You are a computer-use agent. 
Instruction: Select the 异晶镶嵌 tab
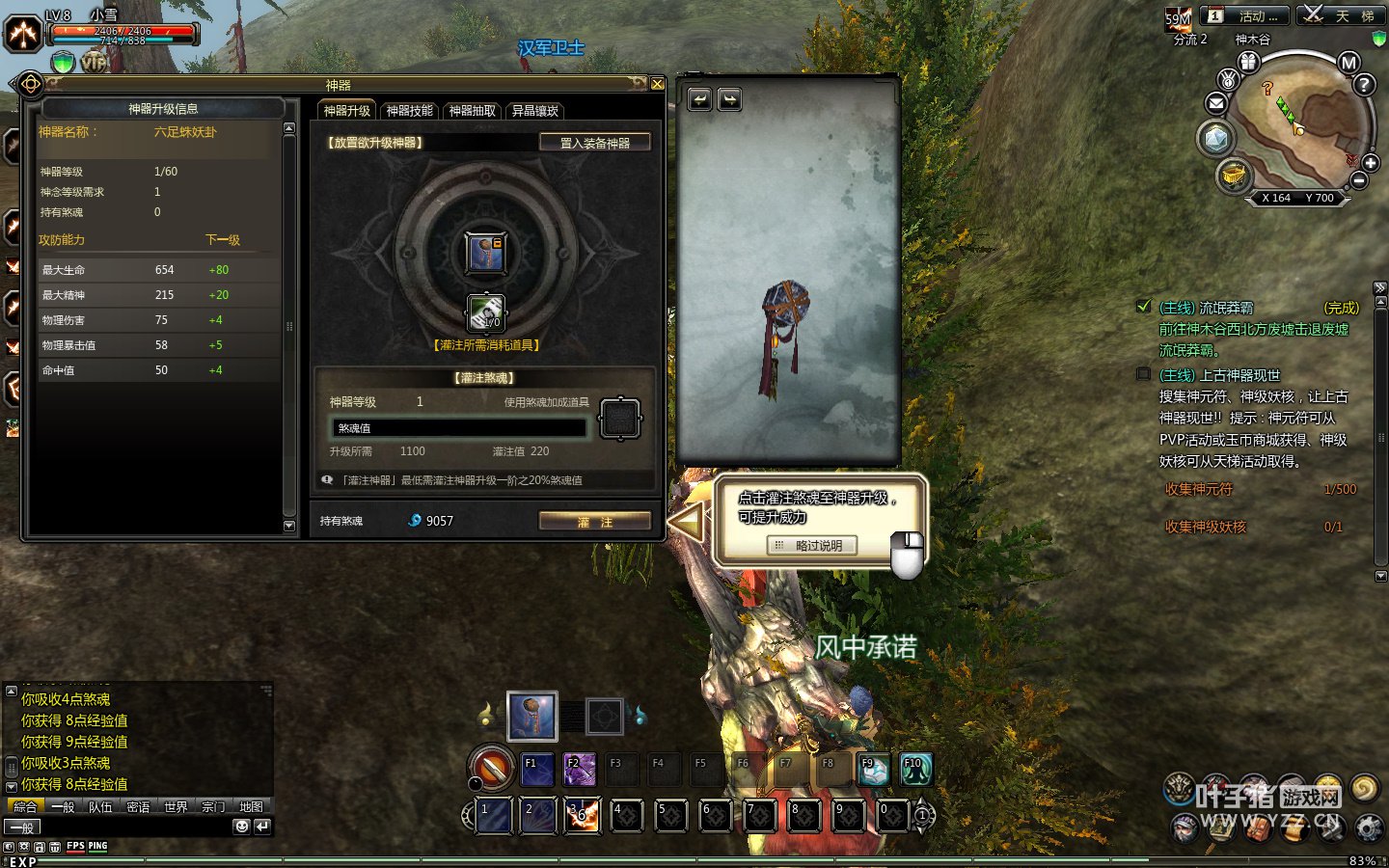[x=535, y=111]
